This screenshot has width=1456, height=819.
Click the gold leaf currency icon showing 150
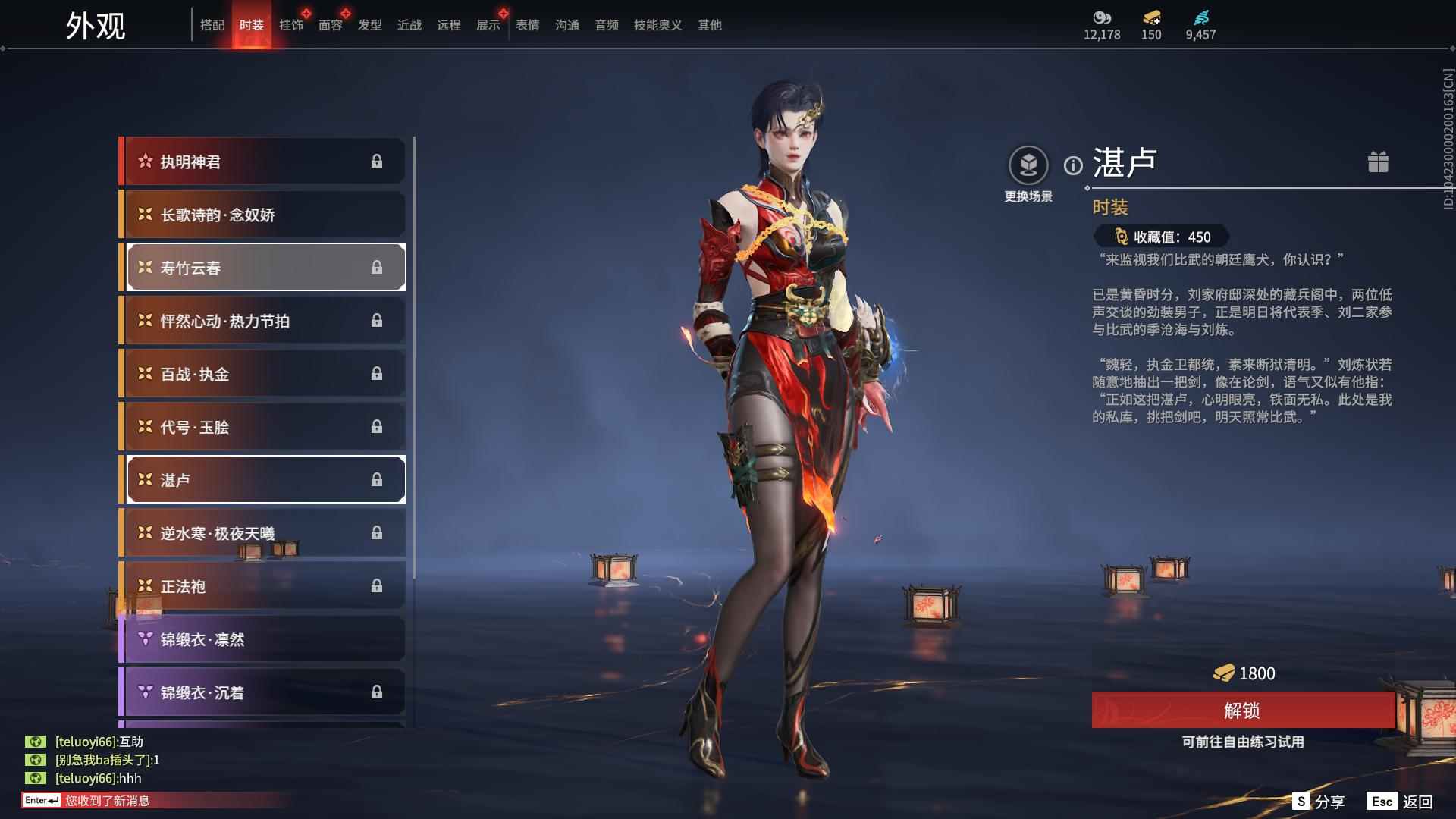(x=1150, y=19)
